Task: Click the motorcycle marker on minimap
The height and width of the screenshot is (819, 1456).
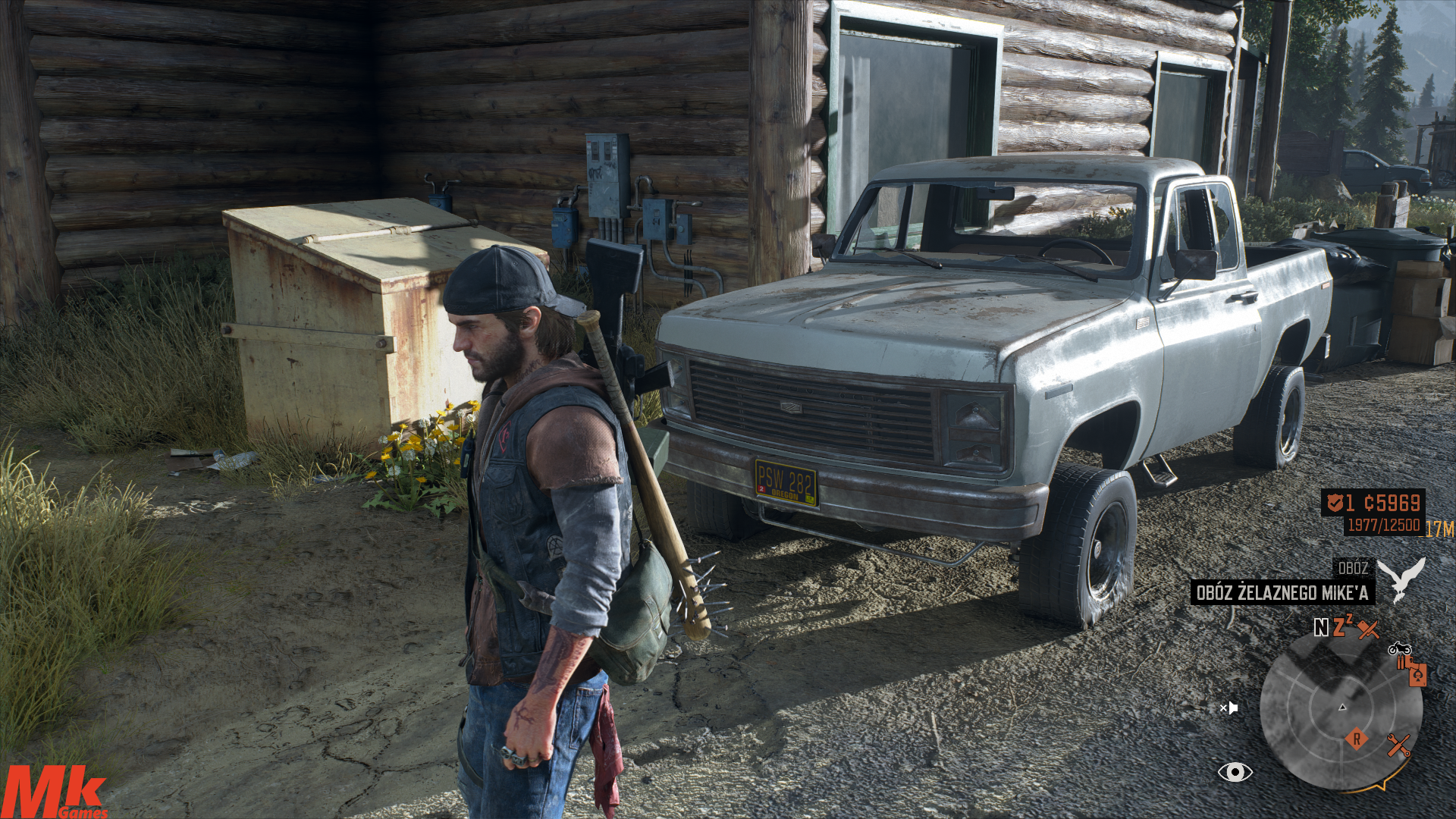Action: point(1399,649)
